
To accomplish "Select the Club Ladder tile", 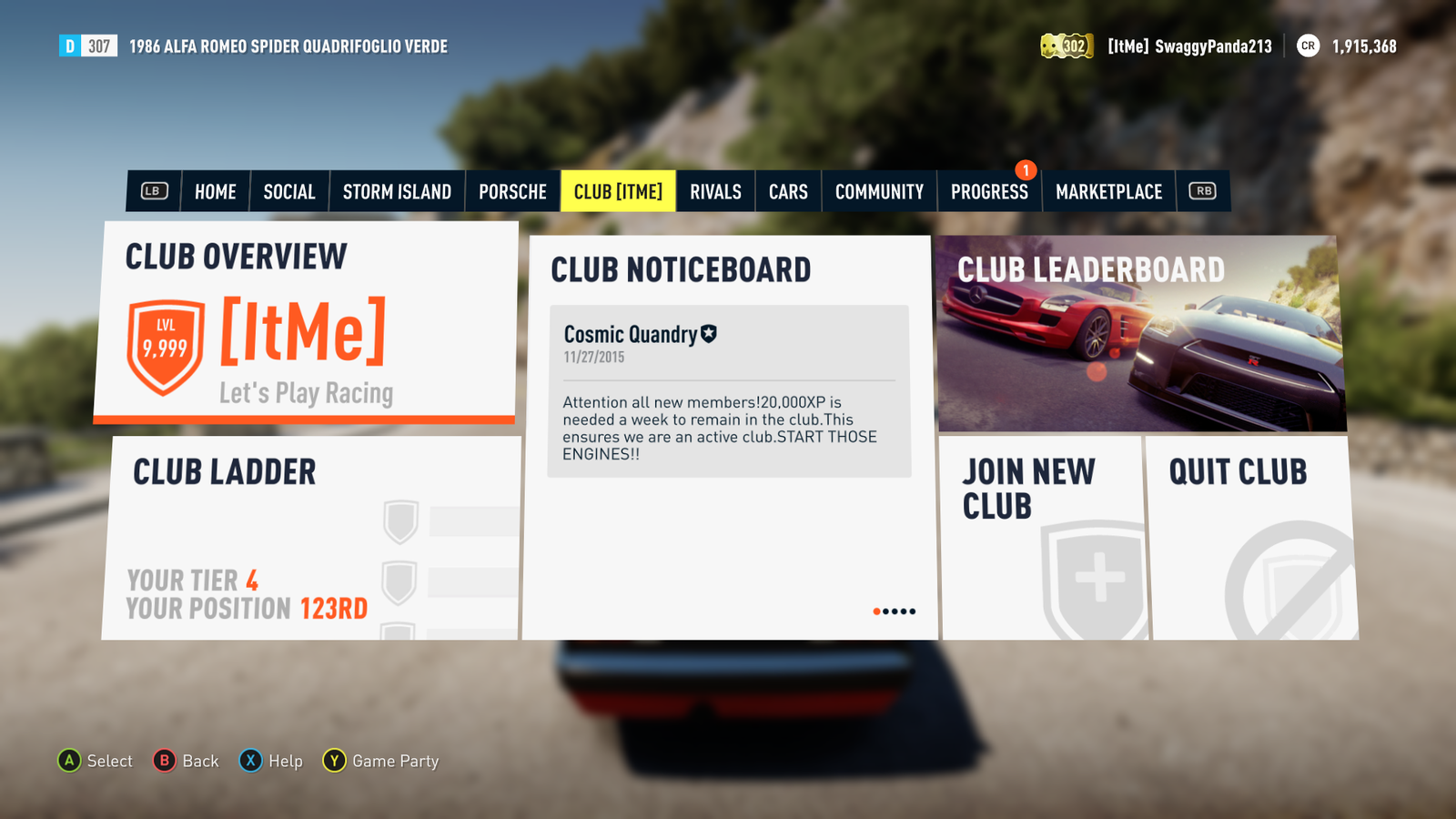I will pyautogui.click(x=311, y=538).
